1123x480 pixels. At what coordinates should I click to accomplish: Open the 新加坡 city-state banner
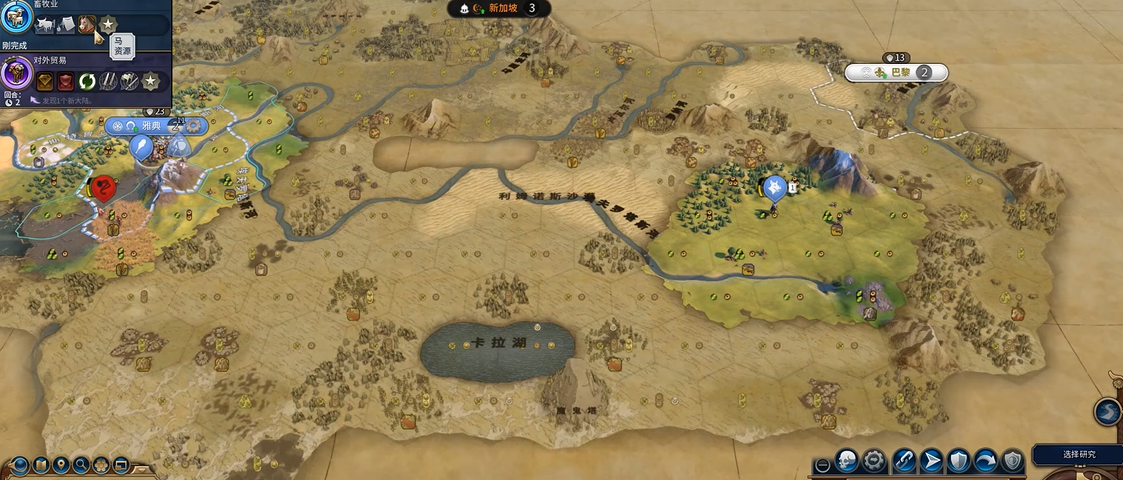[504, 8]
